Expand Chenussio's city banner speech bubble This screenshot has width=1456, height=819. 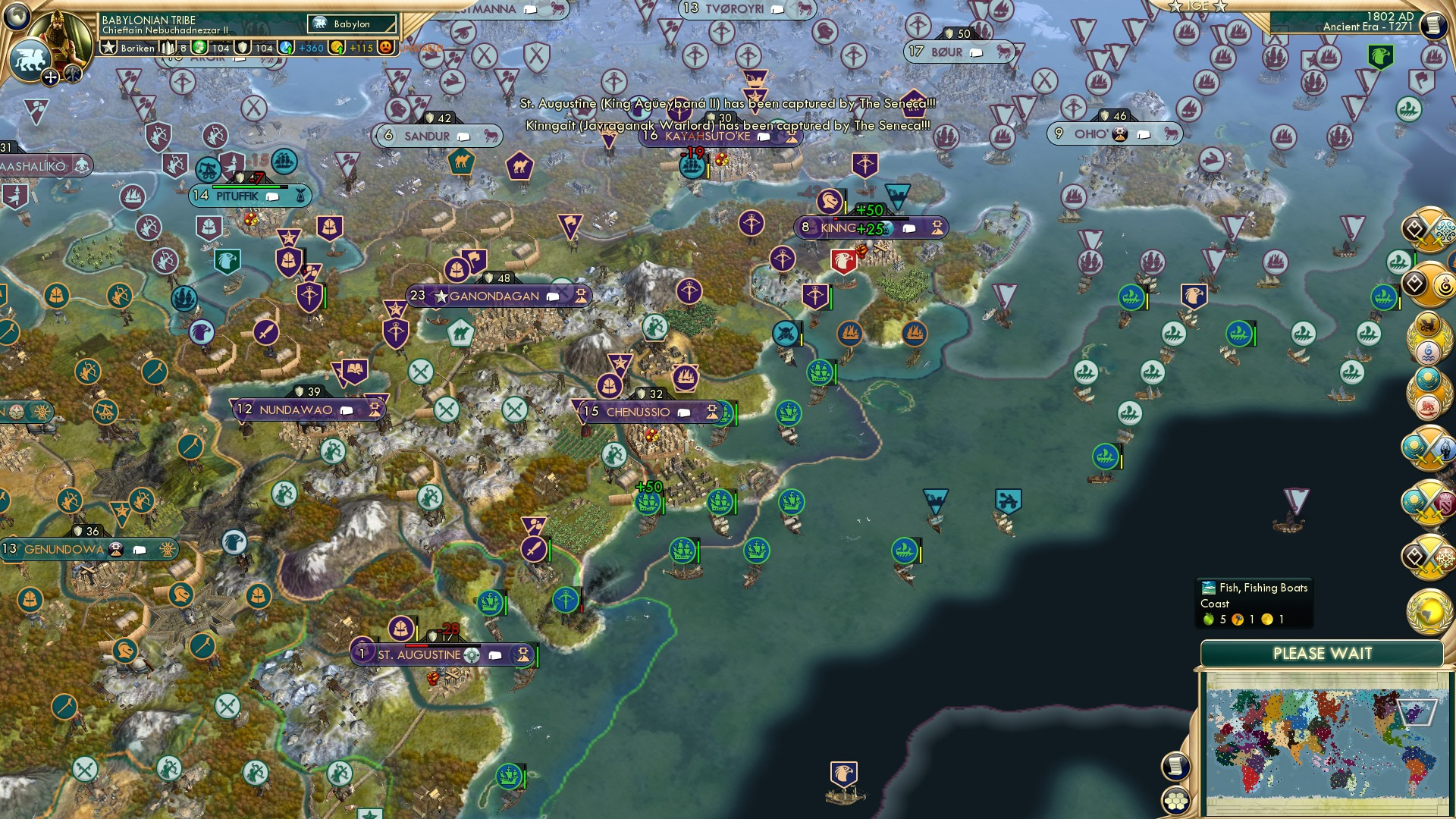pyautogui.click(x=685, y=412)
